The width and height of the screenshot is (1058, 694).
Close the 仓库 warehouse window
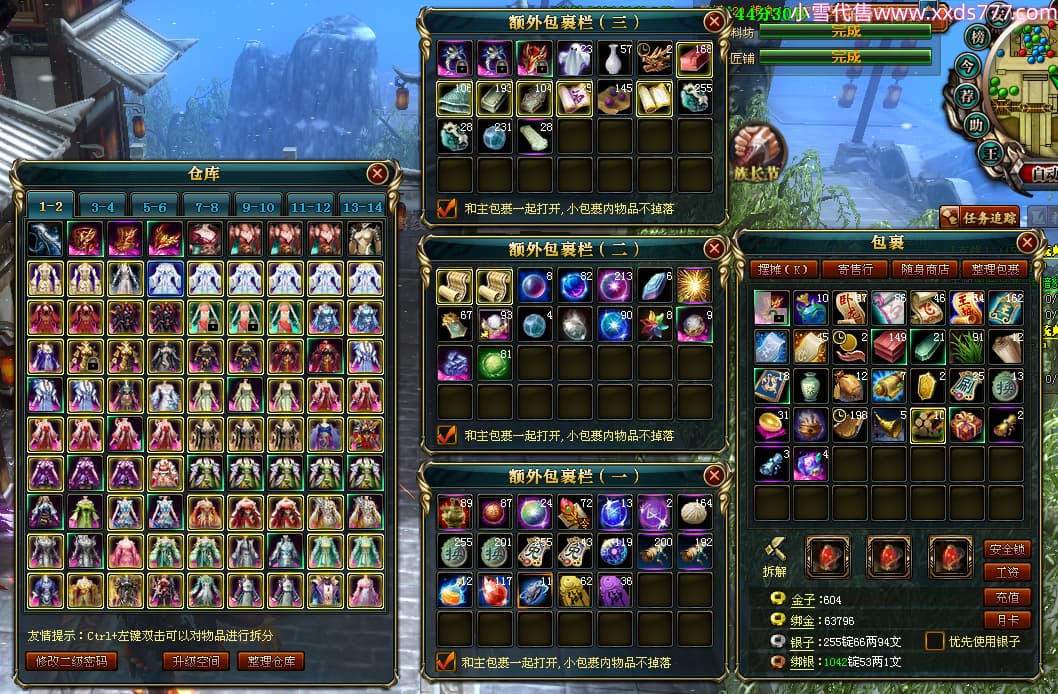[377, 174]
